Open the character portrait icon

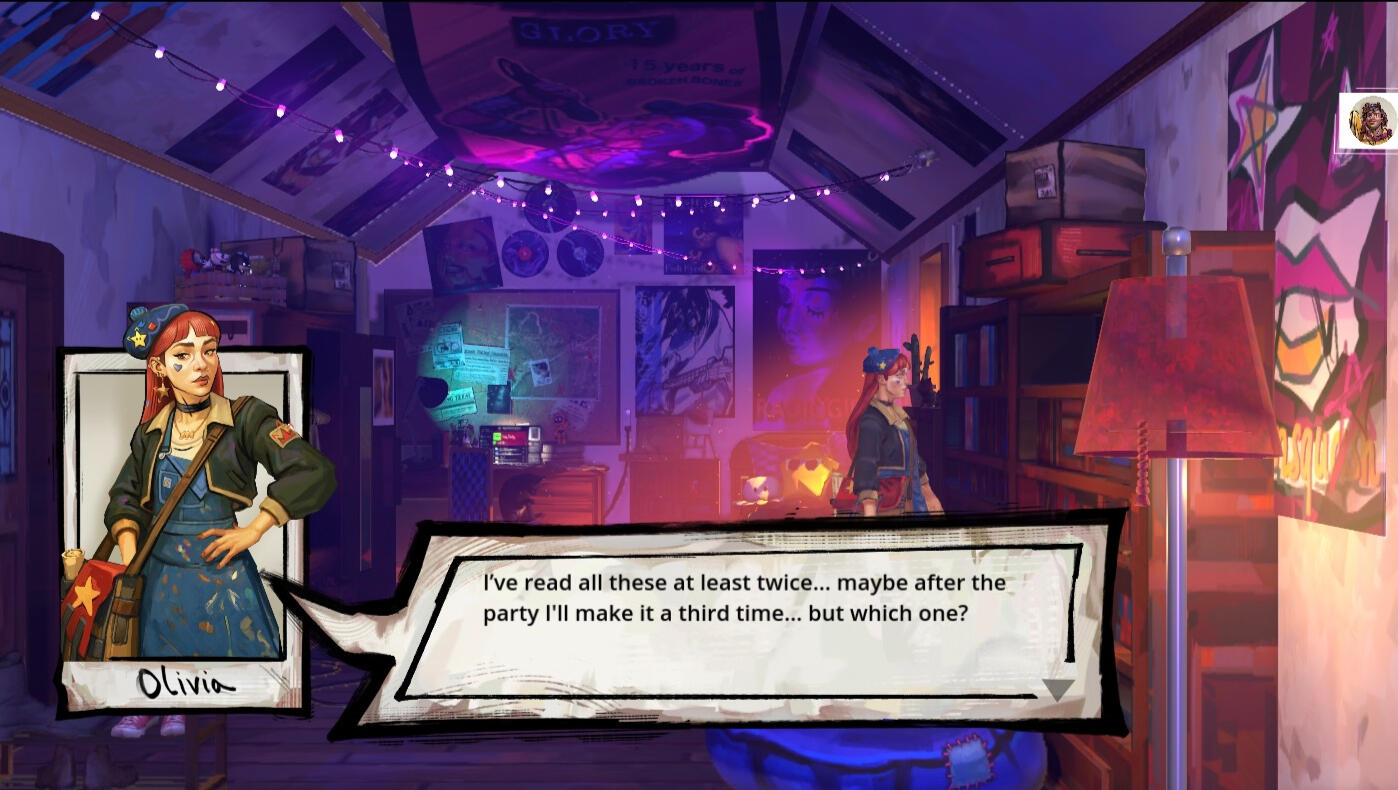point(1370,121)
